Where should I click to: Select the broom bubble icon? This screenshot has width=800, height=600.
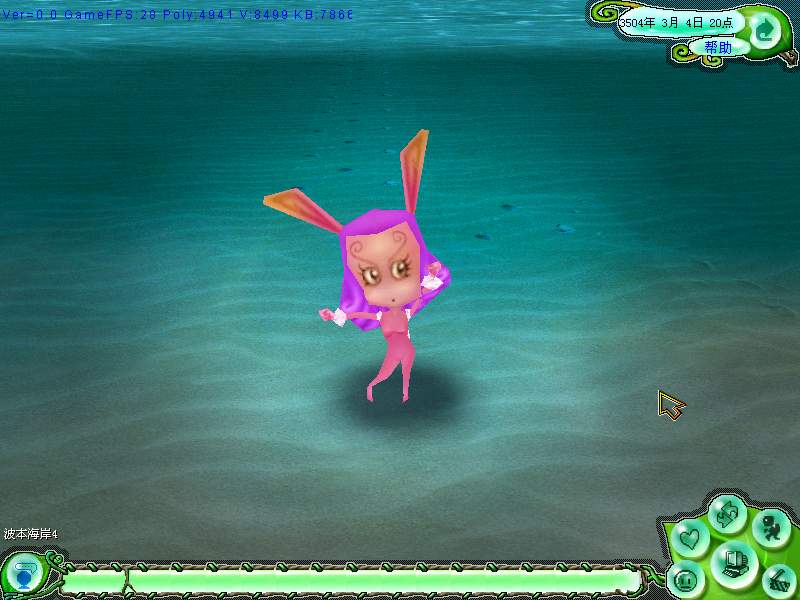[777, 579]
